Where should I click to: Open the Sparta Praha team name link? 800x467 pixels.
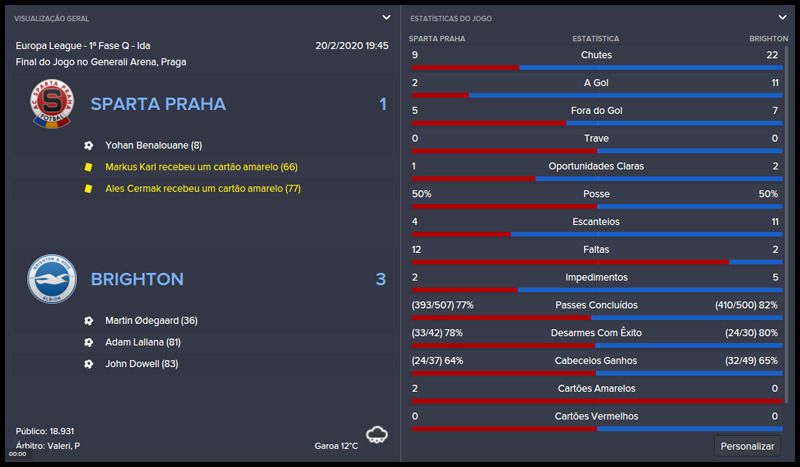point(158,104)
